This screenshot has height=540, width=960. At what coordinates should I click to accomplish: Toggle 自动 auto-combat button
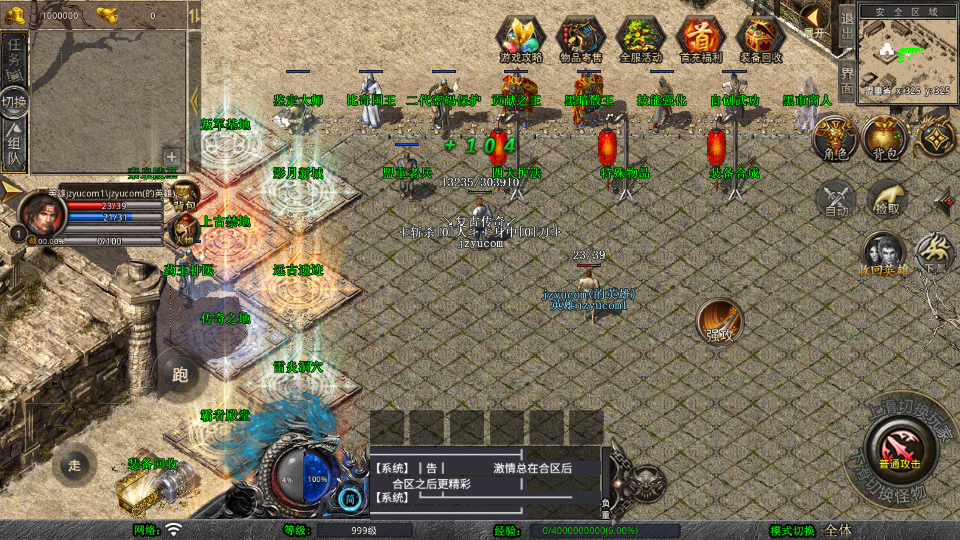click(836, 198)
